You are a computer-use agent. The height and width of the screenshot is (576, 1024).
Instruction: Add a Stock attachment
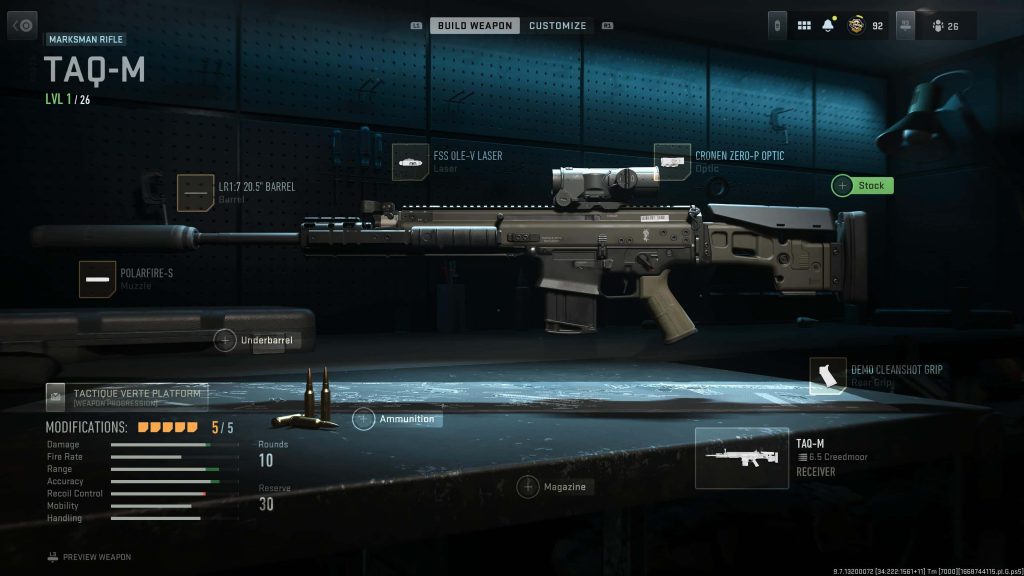coord(861,186)
